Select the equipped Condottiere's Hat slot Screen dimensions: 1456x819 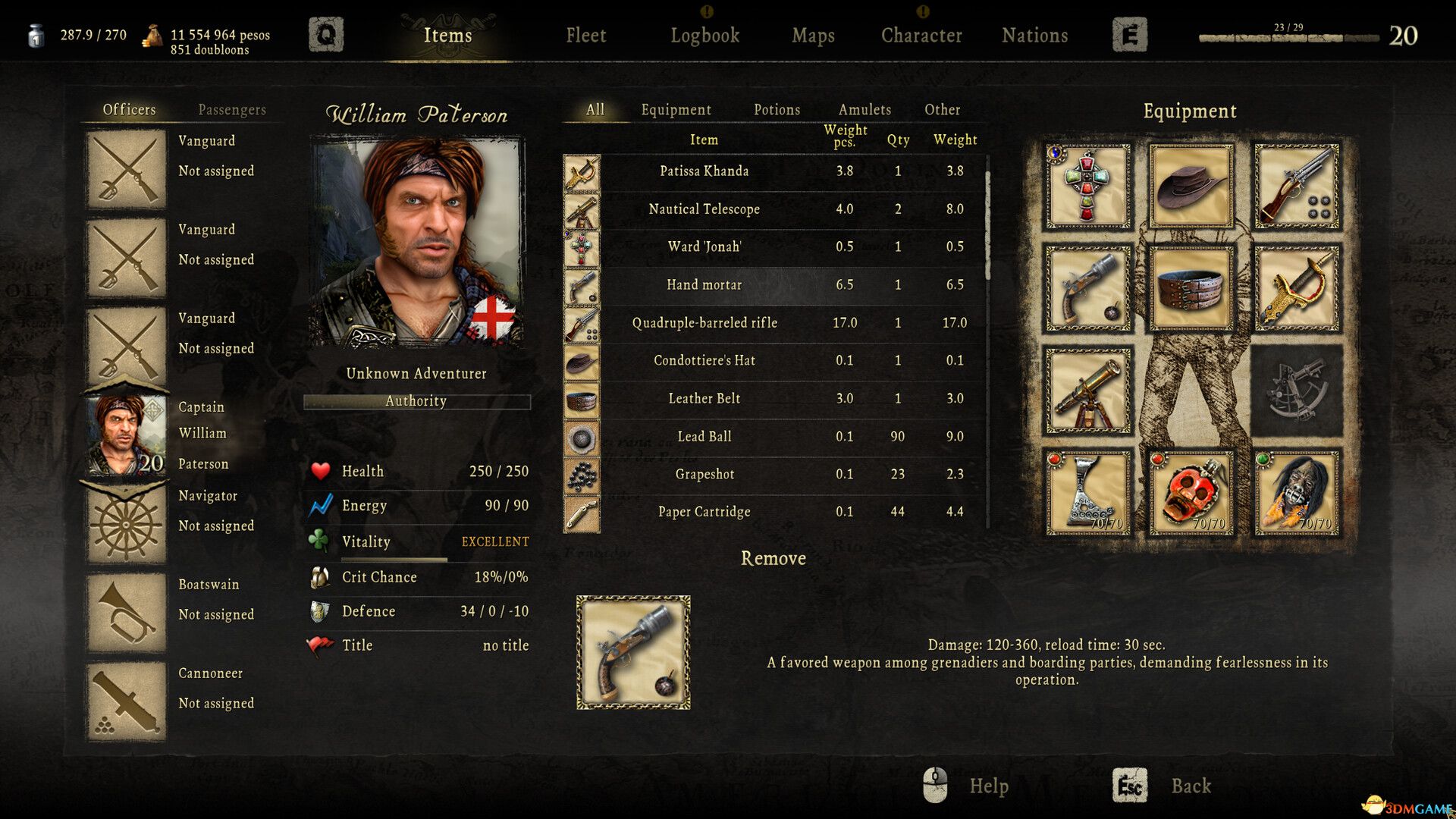coord(1191,187)
